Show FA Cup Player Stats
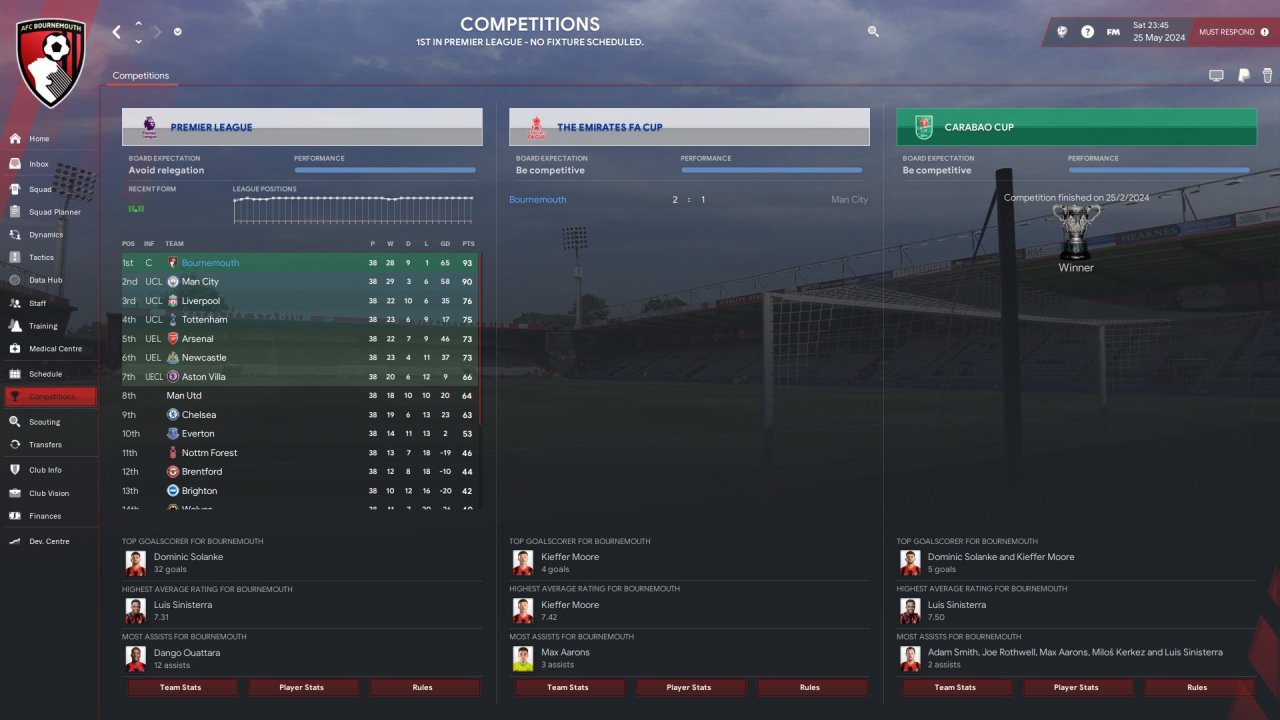Image resolution: width=1280 pixels, height=720 pixels. click(689, 688)
